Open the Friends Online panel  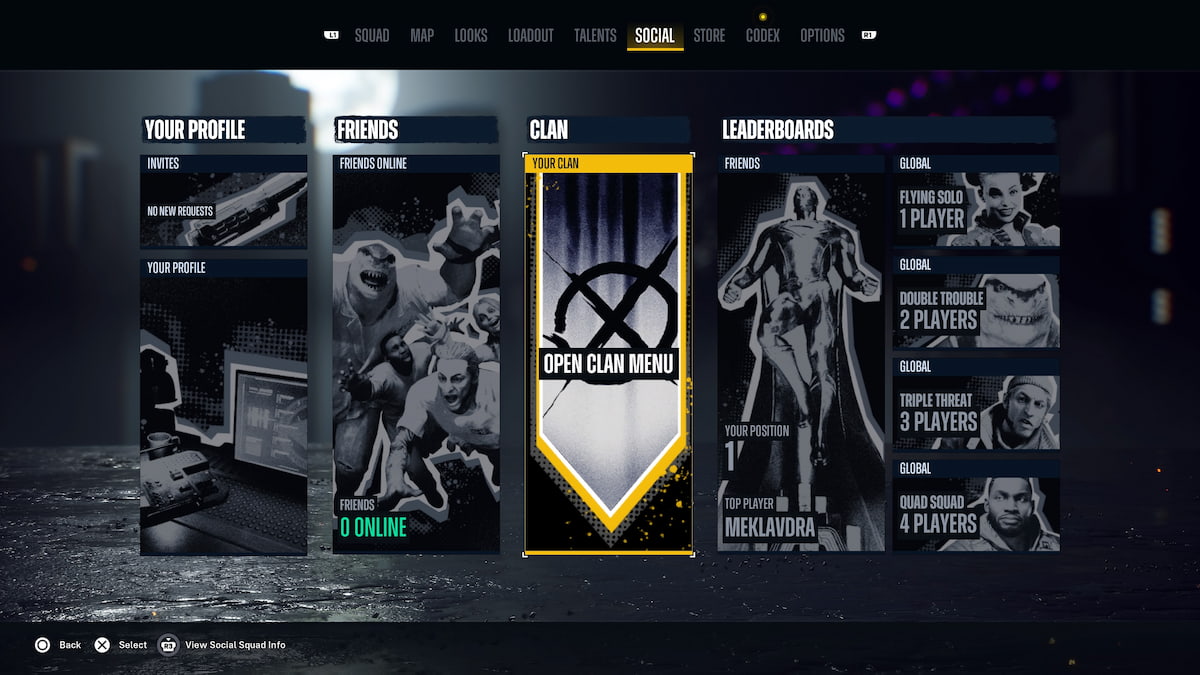coord(416,354)
